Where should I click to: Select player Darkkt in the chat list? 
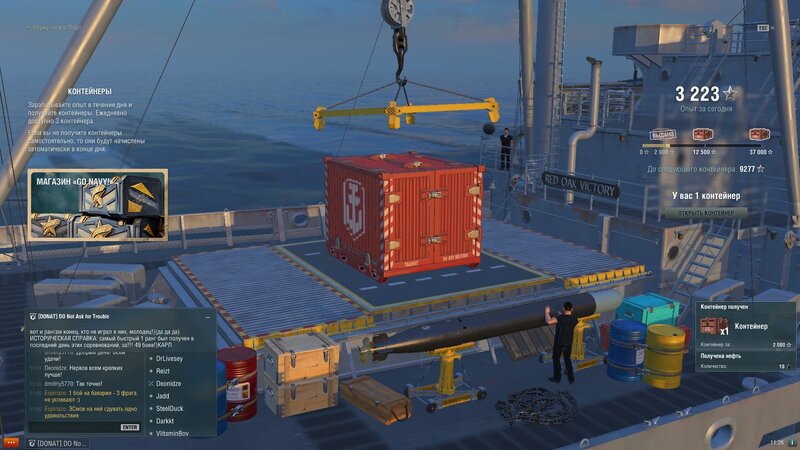pos(165,421)
